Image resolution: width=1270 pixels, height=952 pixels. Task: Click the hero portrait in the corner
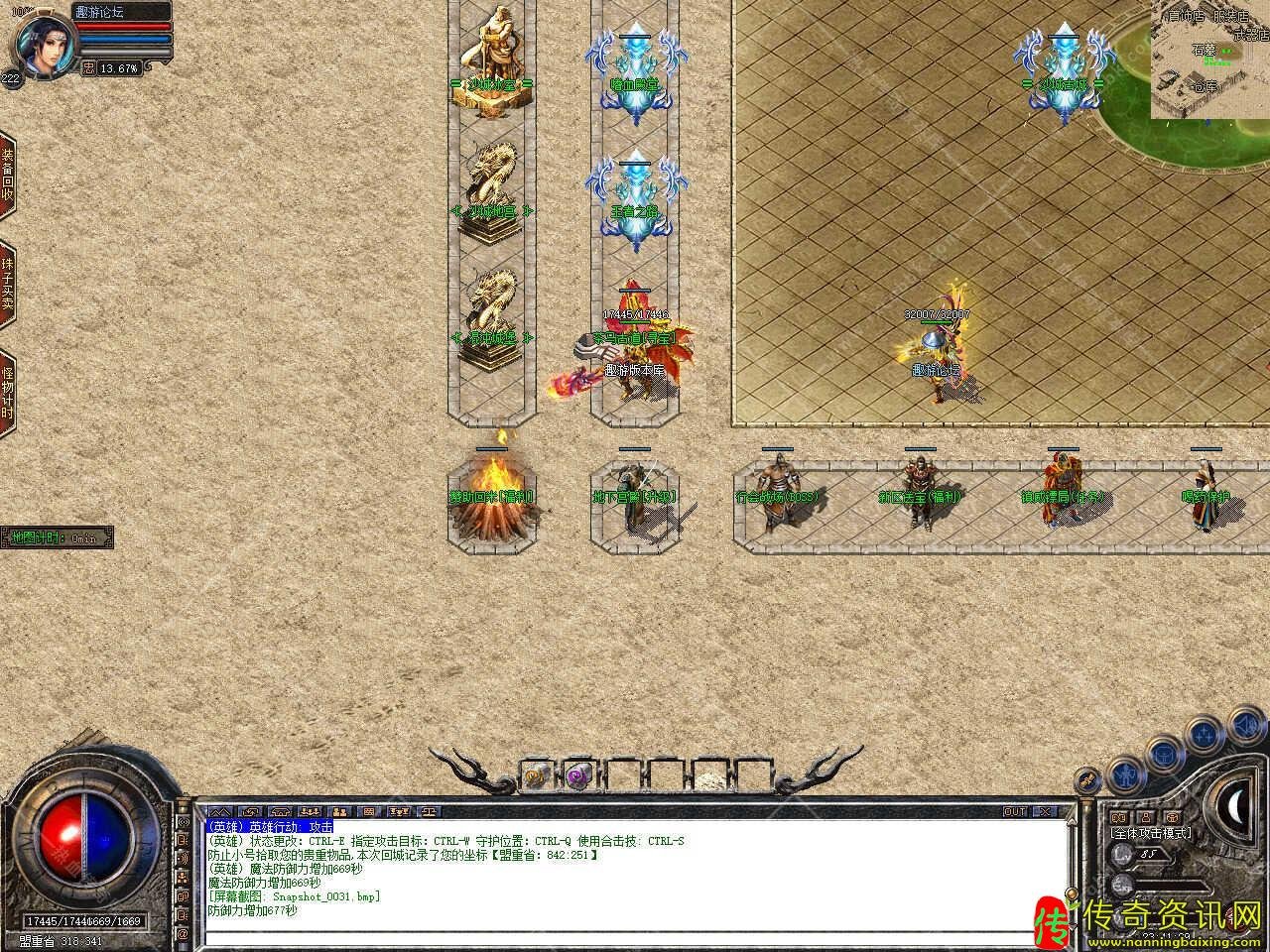[x=42, y=45]
